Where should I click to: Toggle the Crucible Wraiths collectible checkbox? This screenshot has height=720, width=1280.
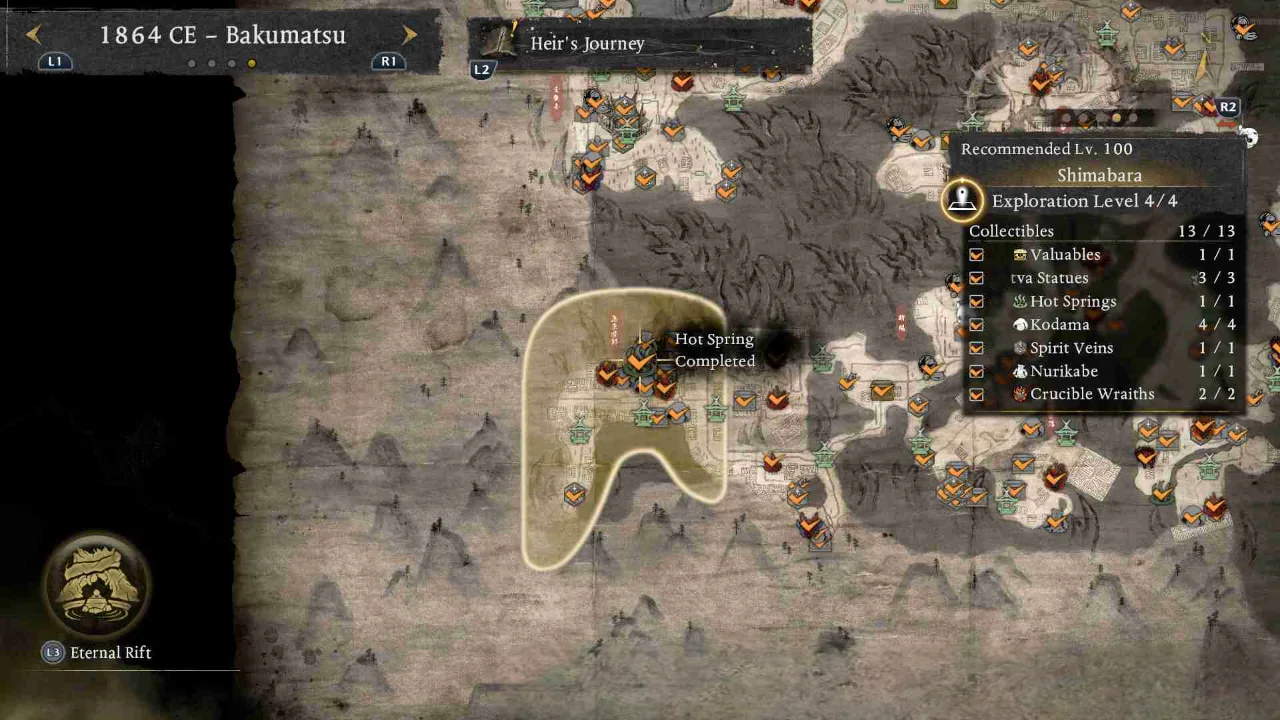point(976,394)
